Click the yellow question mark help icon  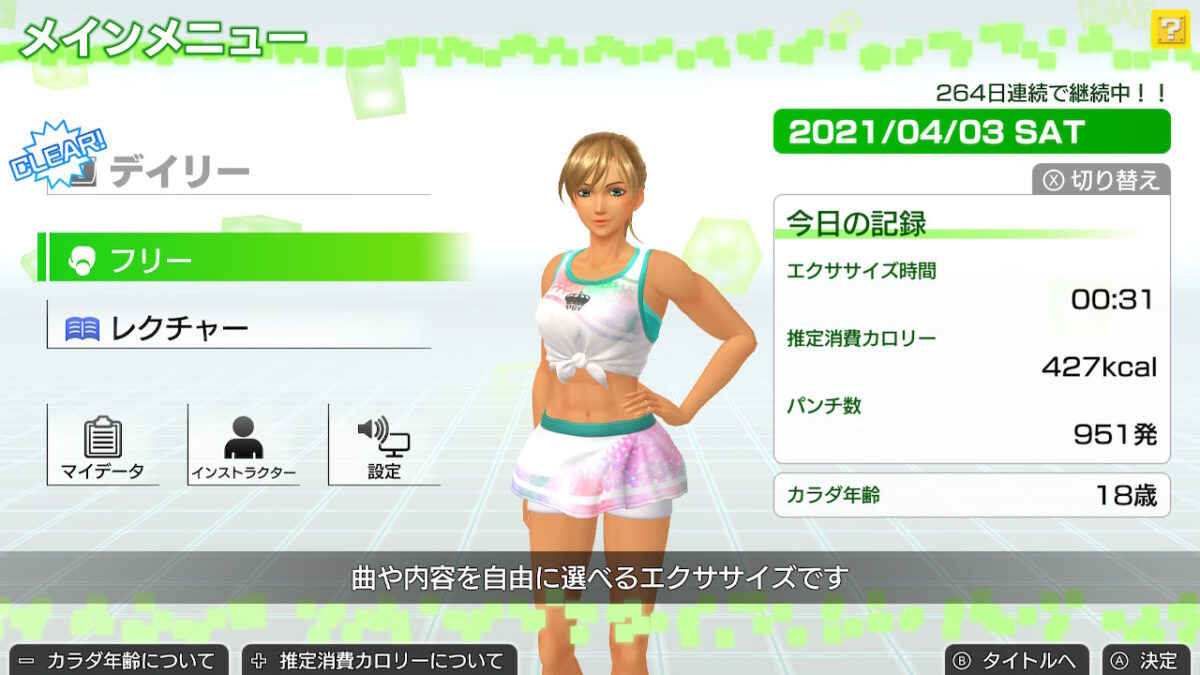click(1168, 28)
